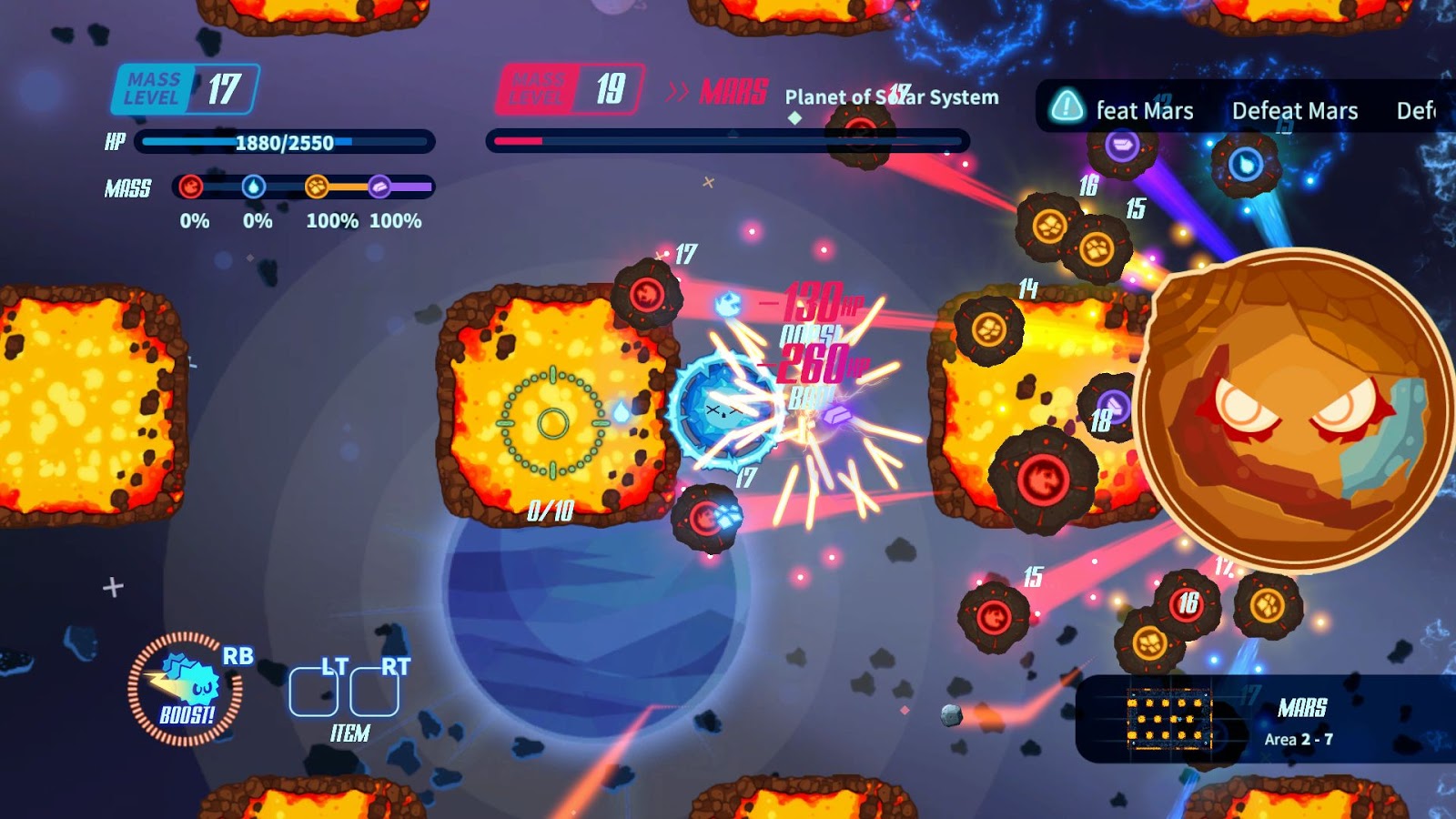Select the MARS boss name label
The width and height of the screenshot is (1456, 819).
[731, 91]
